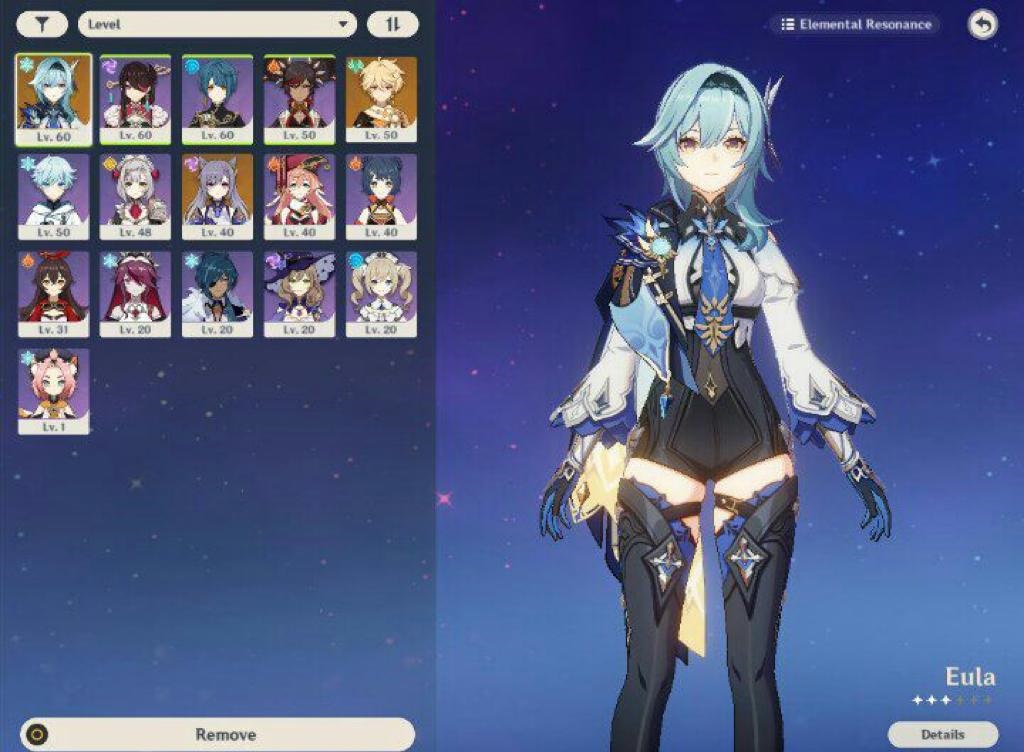Screen dimensions: 1024x752
Task: Select the teal-haired Lv. 60 Anemo character
Action: (x=217, y=99)
